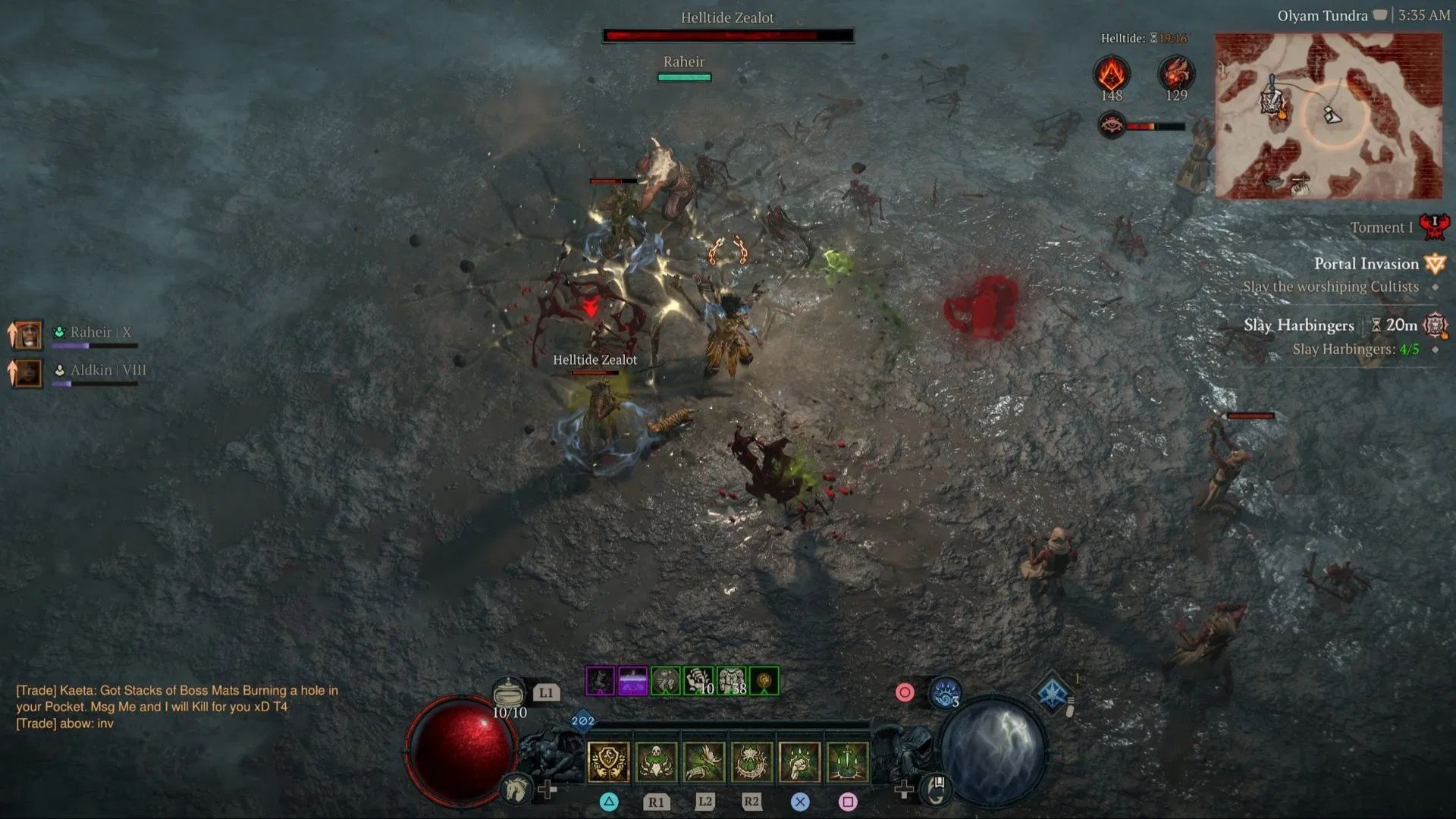Select the sword skill in last action slot
Image resolution: width=1456 pixels, height=819 pixels.
(x=849, y=761)
